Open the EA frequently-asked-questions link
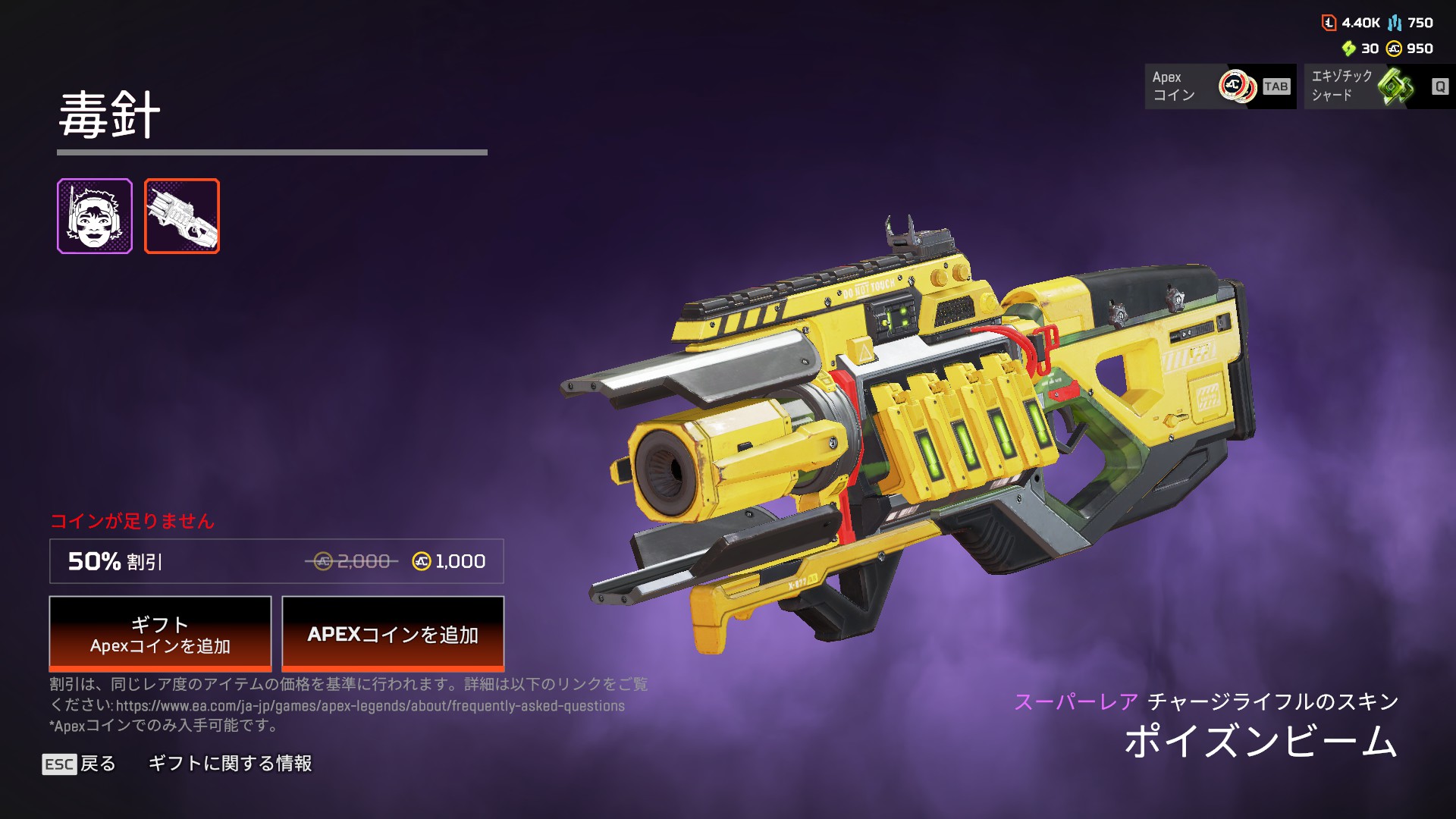The height and width of the screenshot is (819, 1456). pos(370,706)
